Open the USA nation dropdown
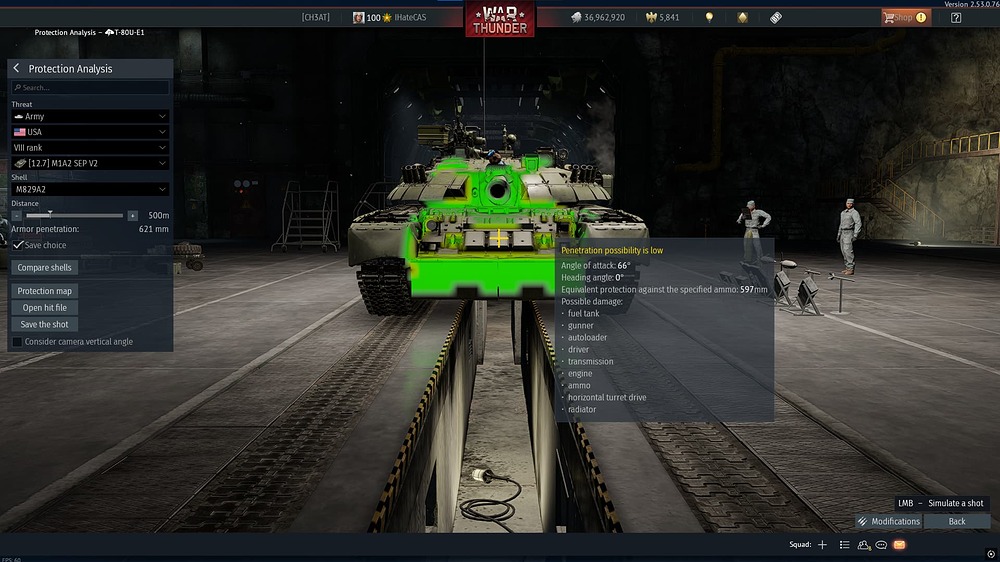The image size is (1000, 562). coord(90,132)
